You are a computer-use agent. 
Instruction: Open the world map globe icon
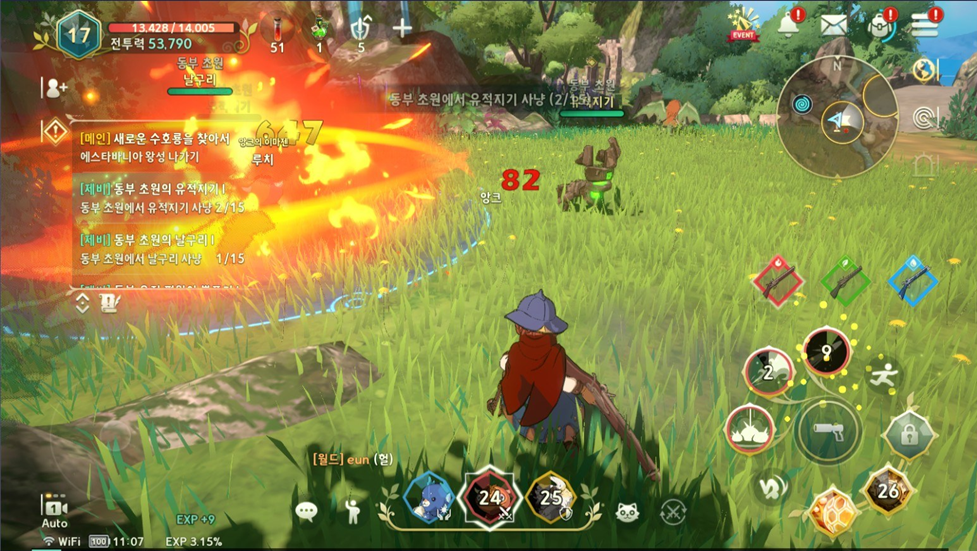click(924, 70)
